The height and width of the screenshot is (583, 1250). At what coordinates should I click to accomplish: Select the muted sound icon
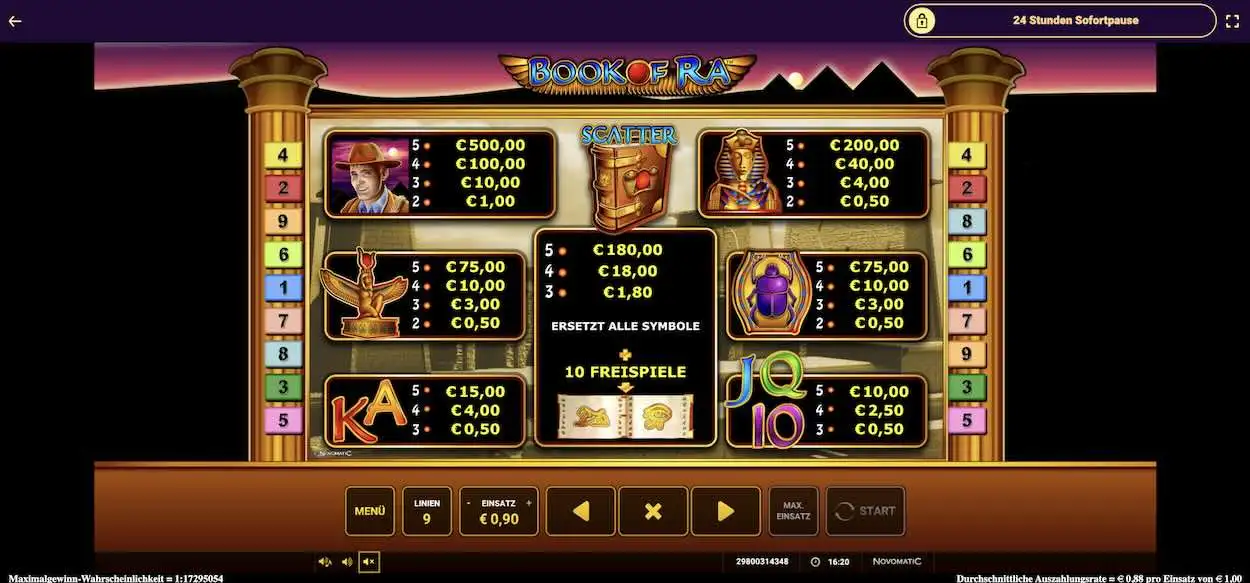point(369,562)
